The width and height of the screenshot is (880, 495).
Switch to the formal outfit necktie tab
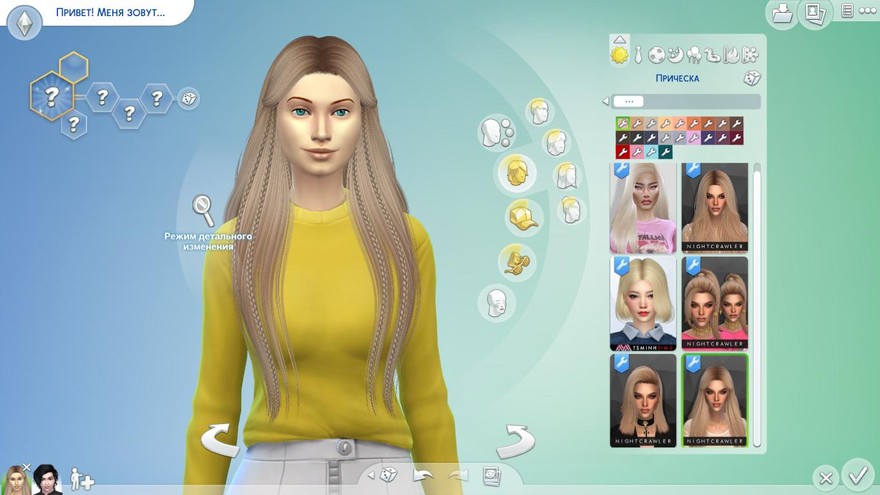(x=636, y=55)
